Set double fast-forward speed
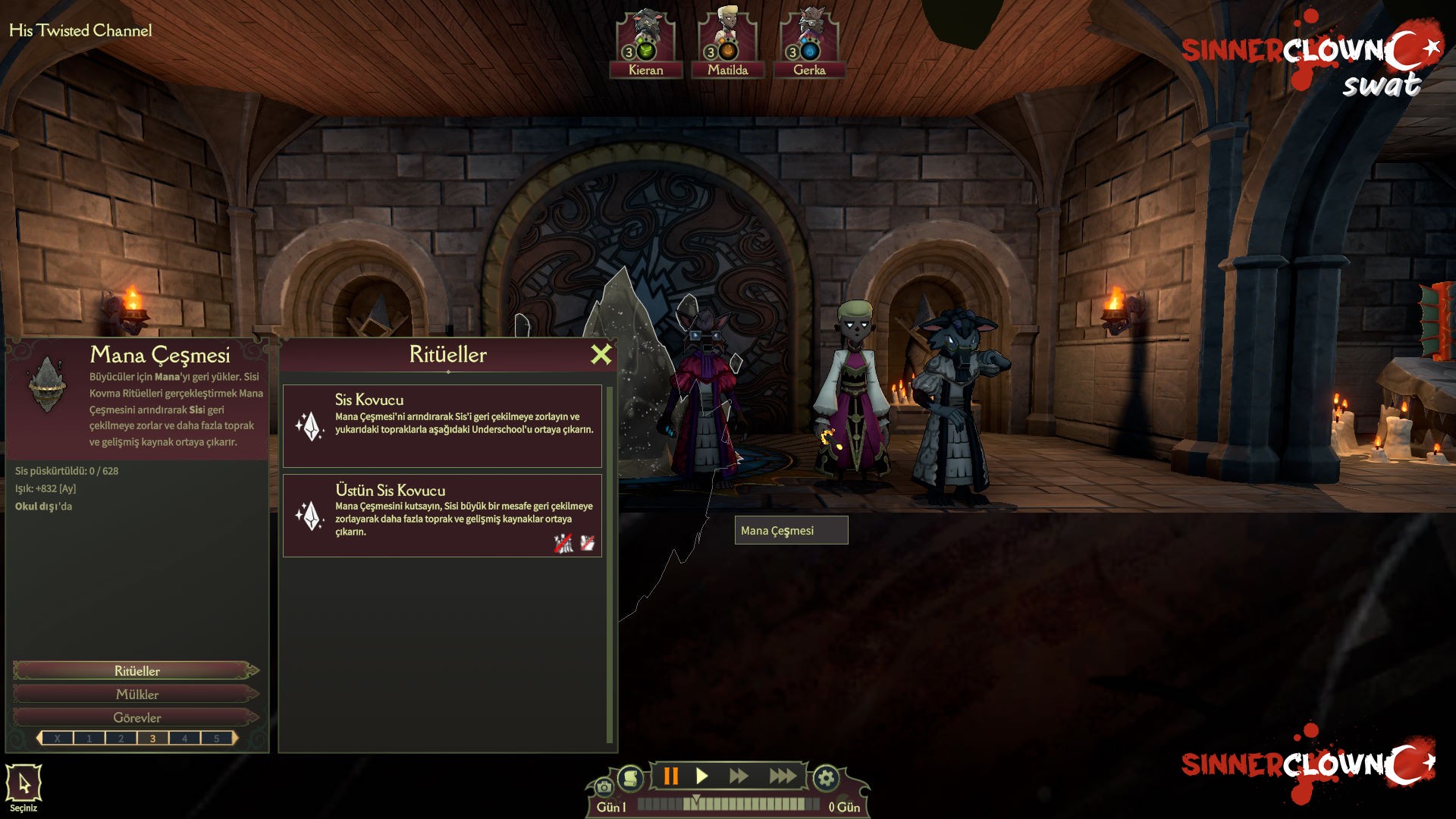The height and width of the screenshot is (819, 1456). [739, 776]
